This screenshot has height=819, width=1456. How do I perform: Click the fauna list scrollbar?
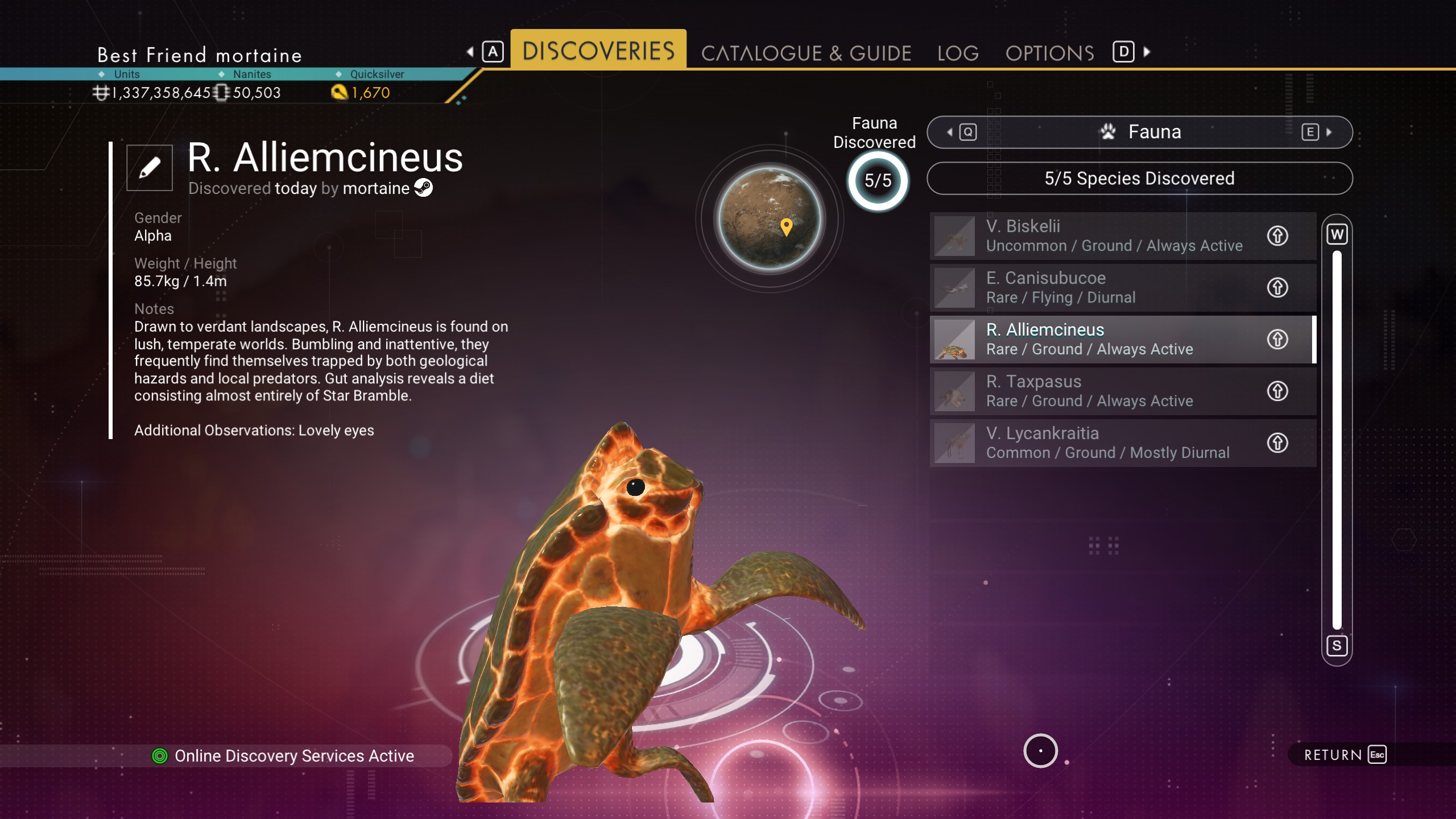pyautogui.click(x=1337, y=439)
